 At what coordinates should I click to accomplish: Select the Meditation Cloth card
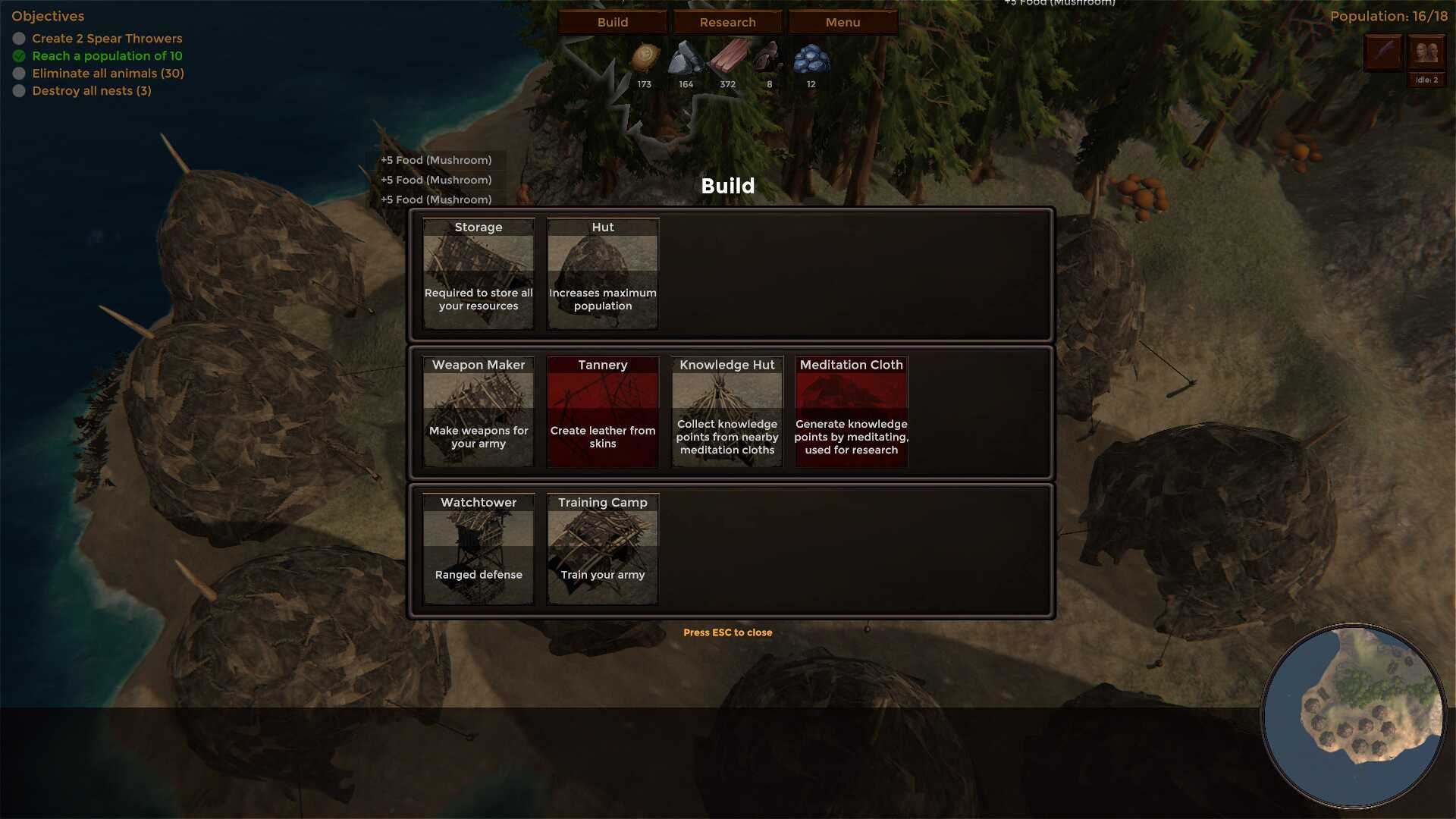[x=851, y=412]
